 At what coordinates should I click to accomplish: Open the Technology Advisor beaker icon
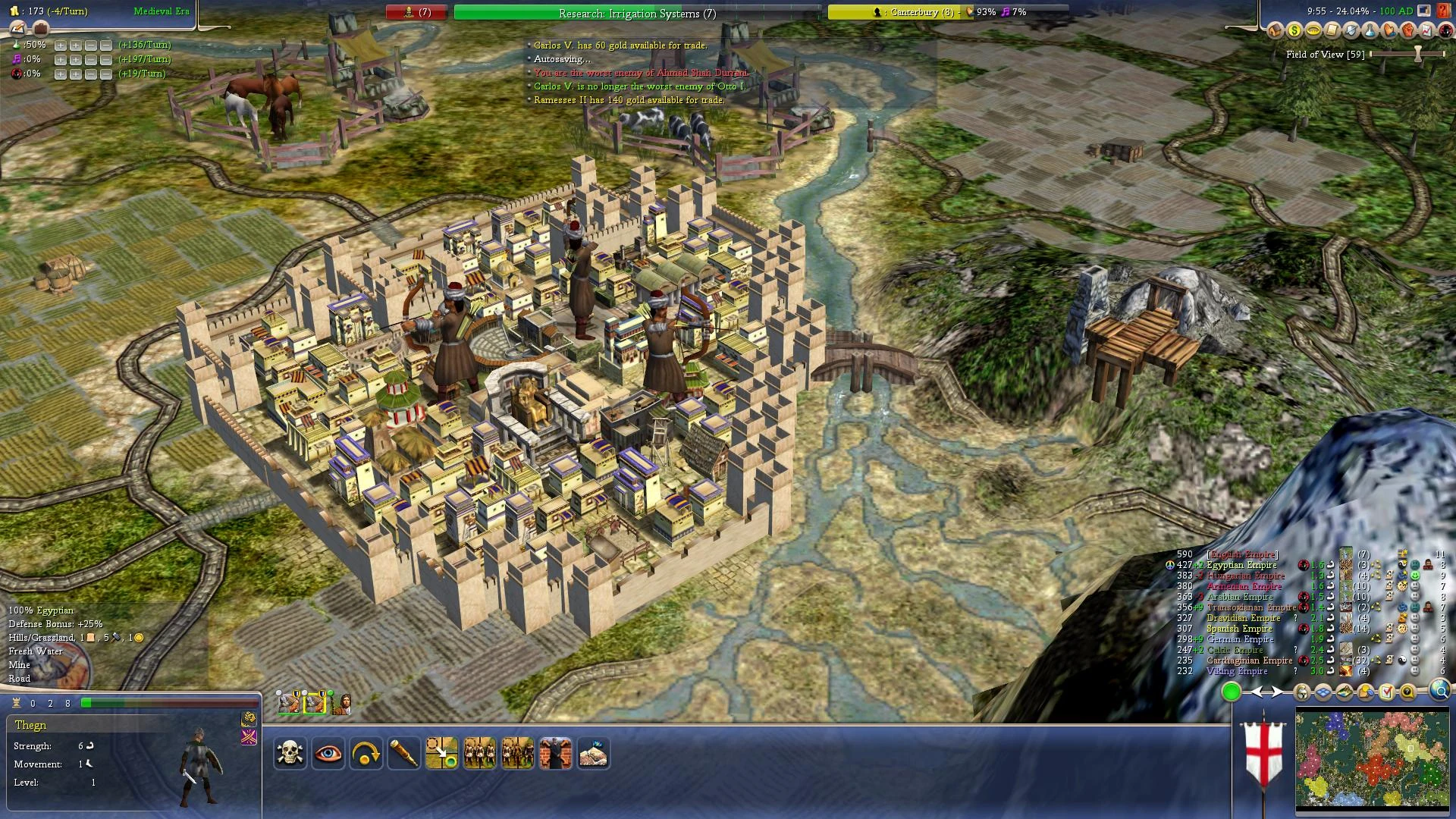1370,30
